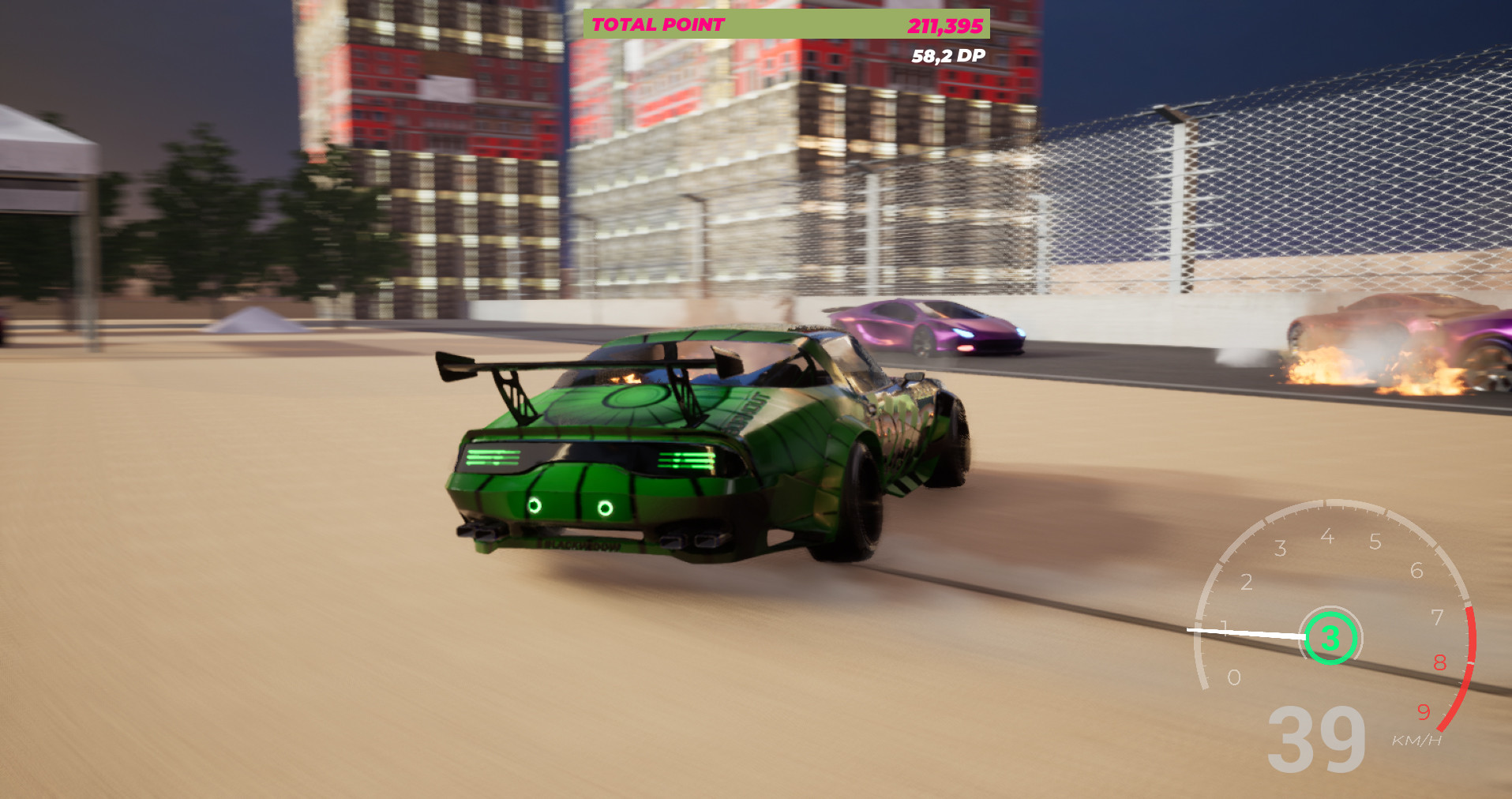The width and height of the screenshot is (1512, 799).
Task: Click the number 0 on the rev gauge
Action: tap(1235, 677)
